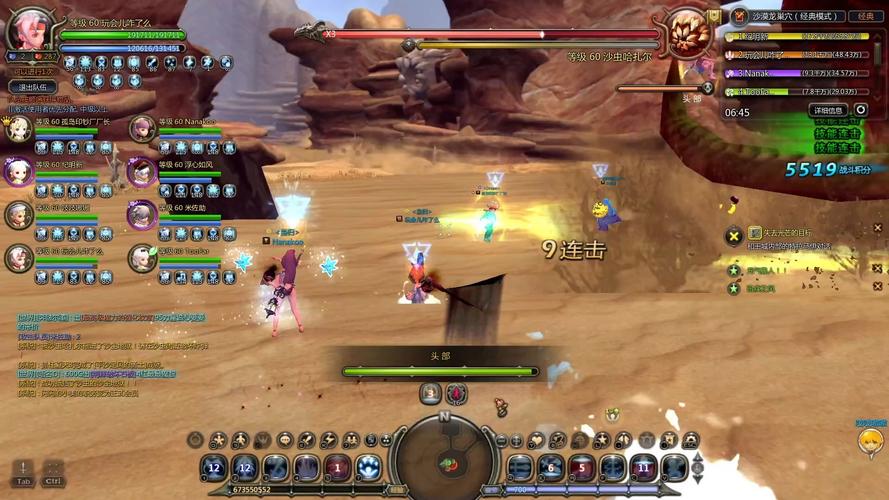This screenshot has width=889, height=500.
Task: Select party member 米佐助 portrait
Action: 142,215
